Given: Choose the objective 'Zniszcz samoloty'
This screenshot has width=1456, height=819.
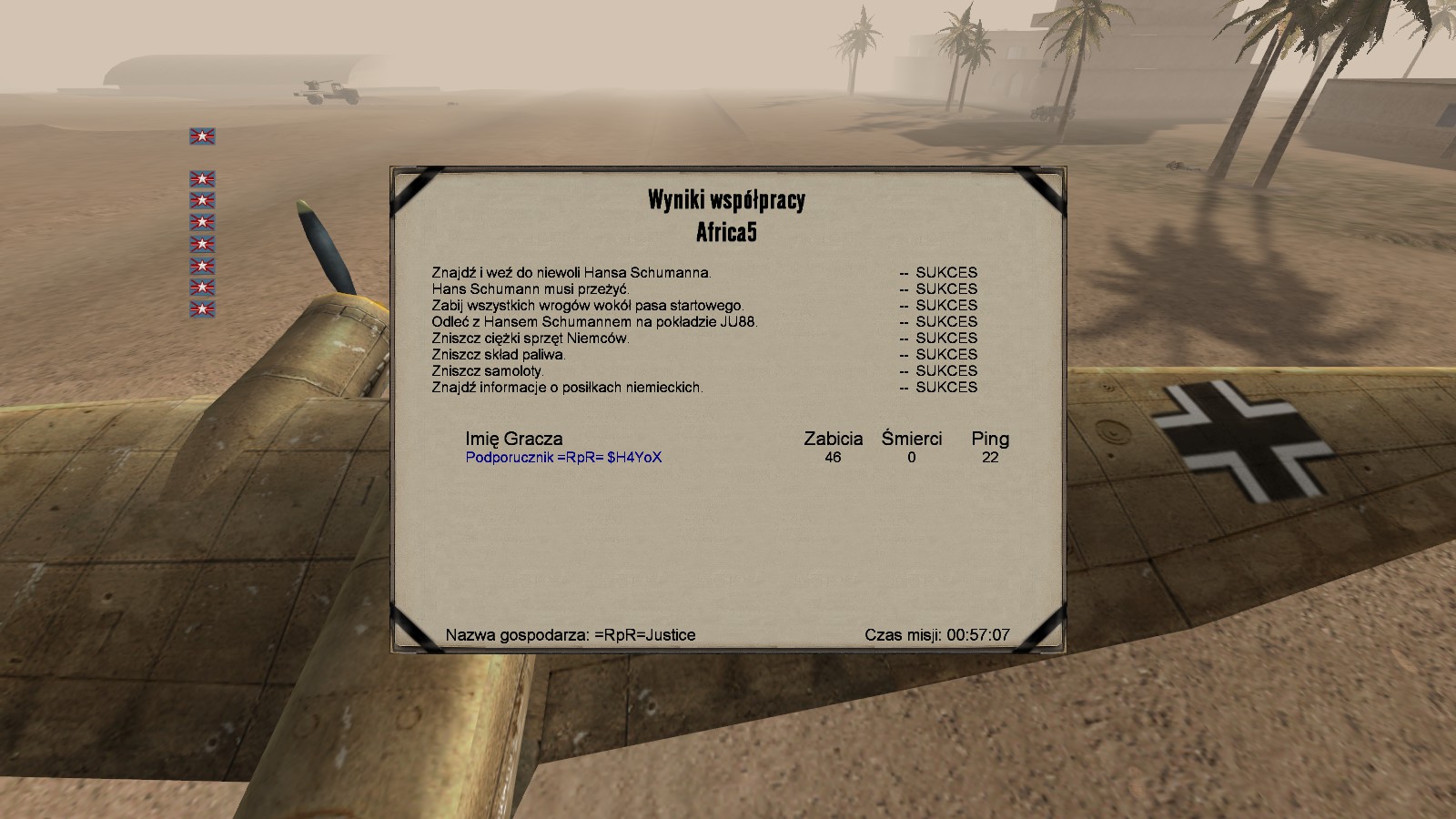Looking at the screenshot, I should tap(487, 370).
